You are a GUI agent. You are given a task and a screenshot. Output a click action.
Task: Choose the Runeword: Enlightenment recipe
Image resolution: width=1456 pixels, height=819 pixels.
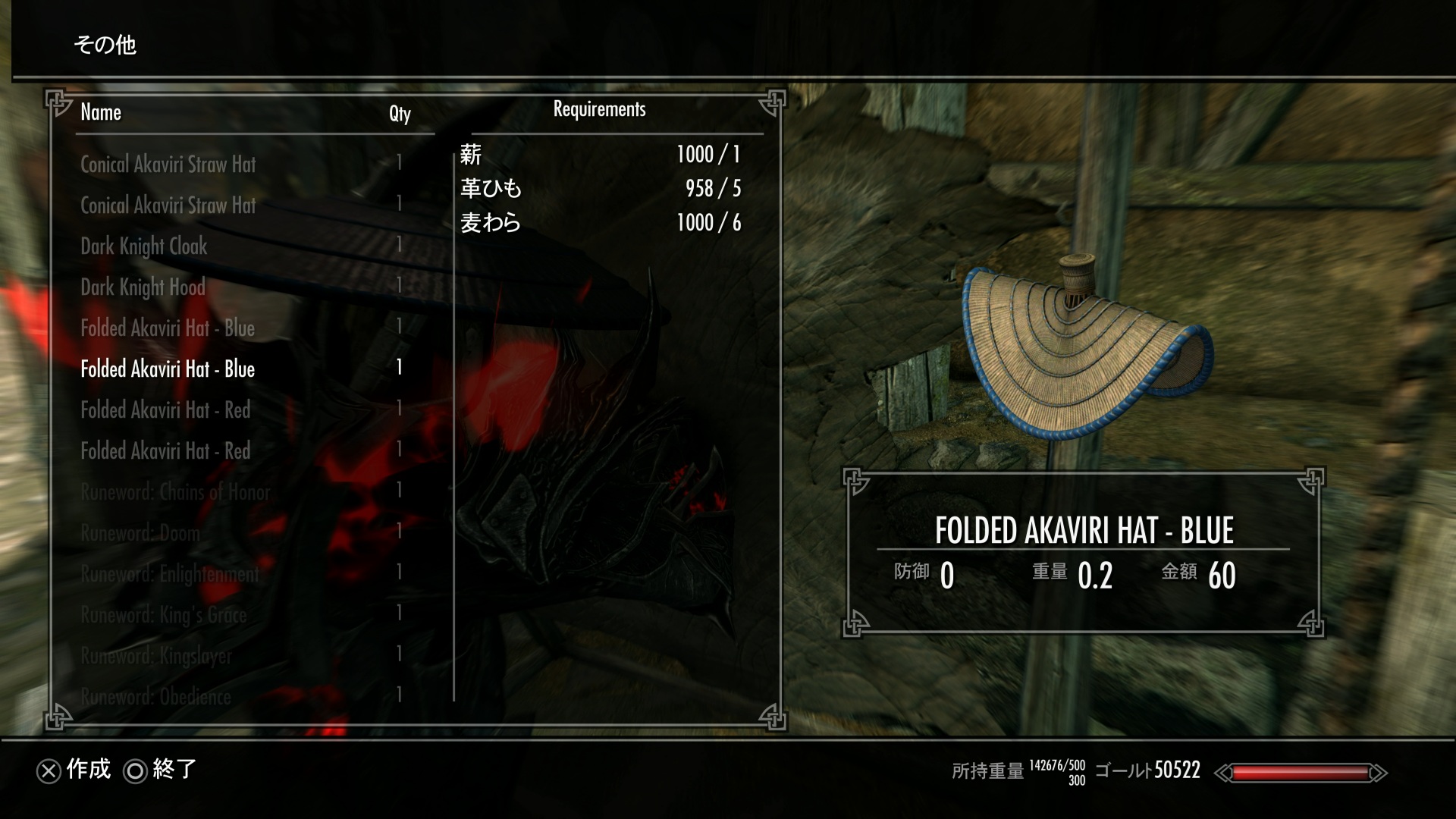tap(170, 574)
